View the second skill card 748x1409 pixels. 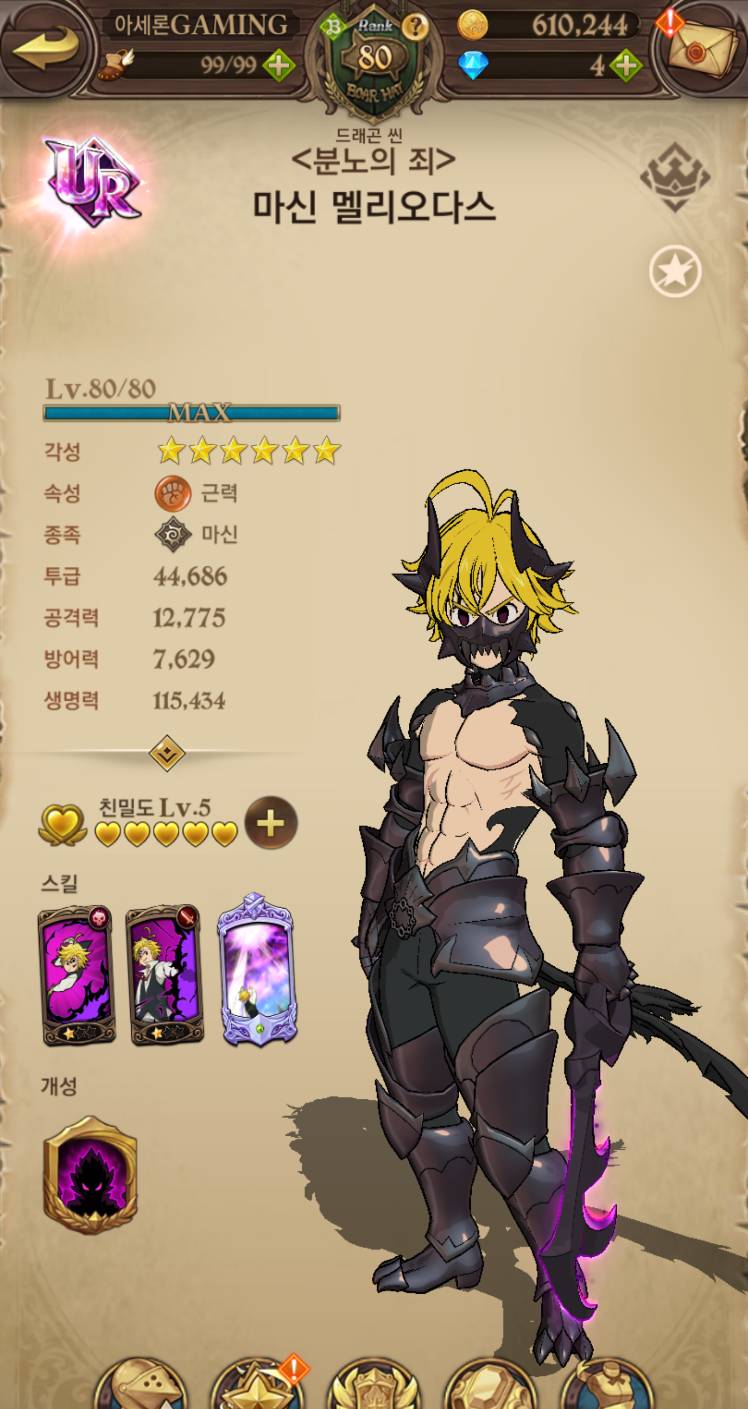pos(165,975)
